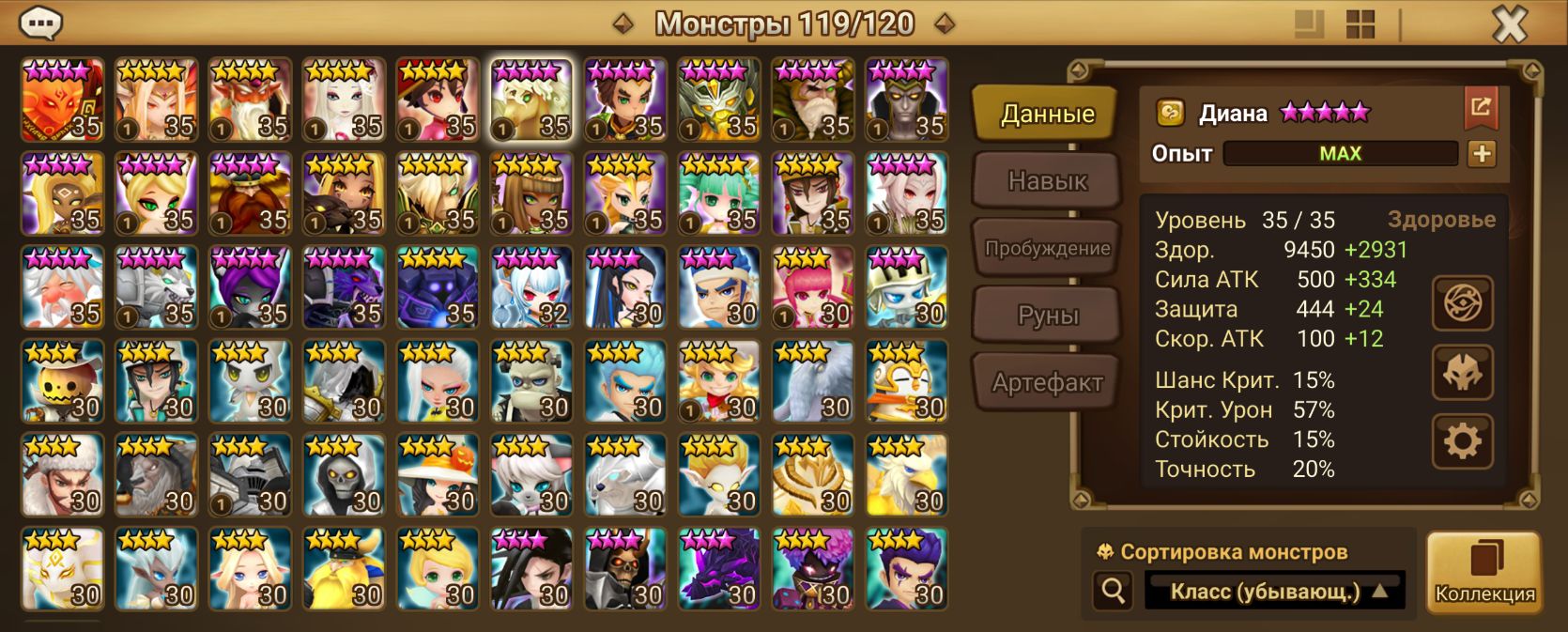Open the Навык tab
Viewport: 1568px width, 632px height.
click(1047, 180)
